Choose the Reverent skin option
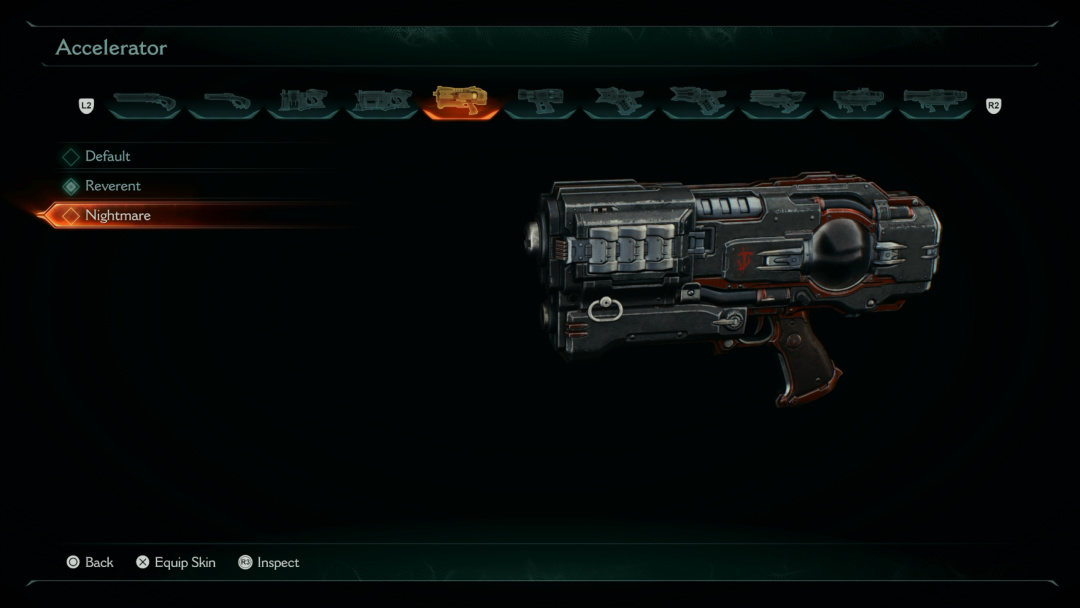 (x=113, y=186)
